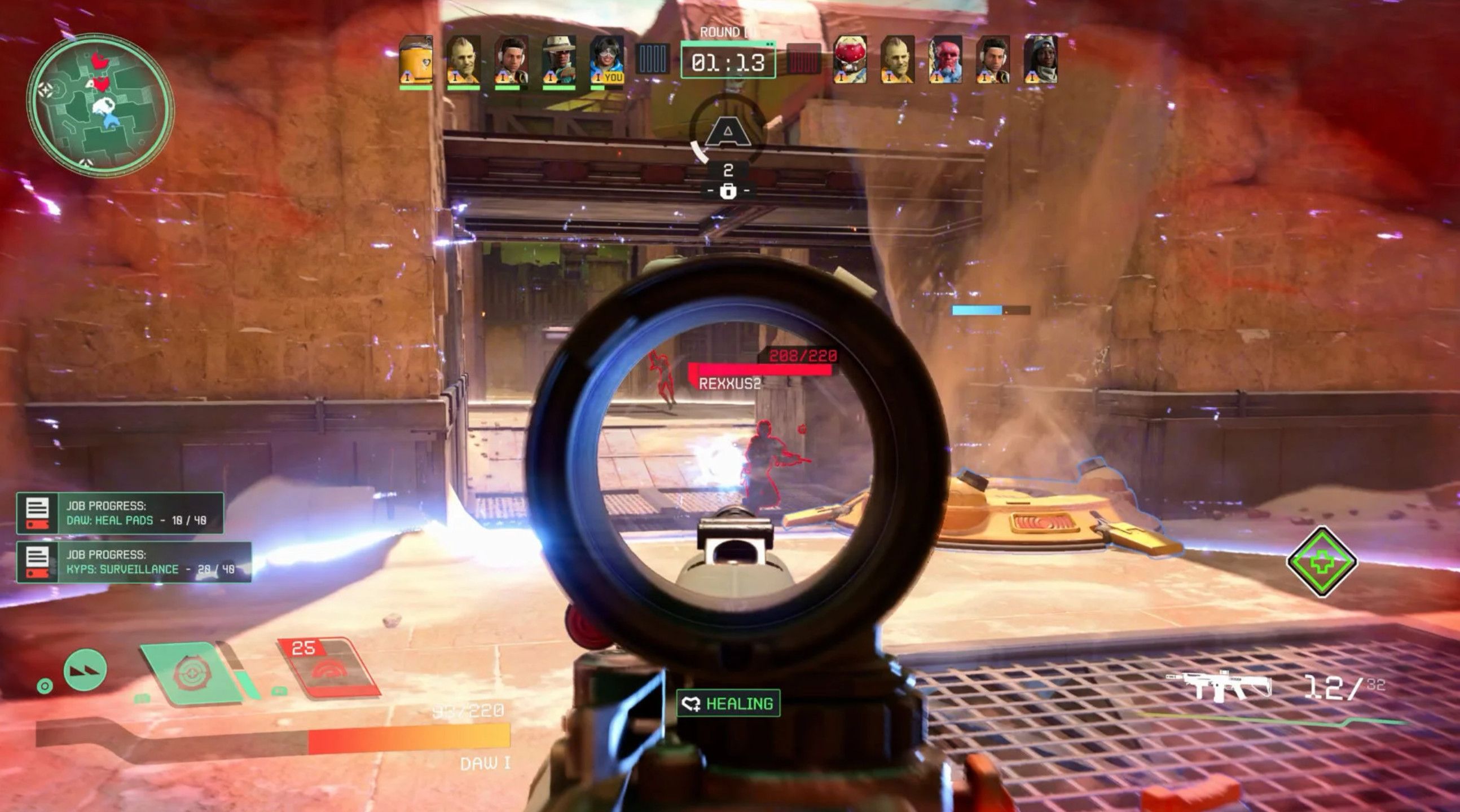Select the yellow robot teammate portrait
1460x812 pixels.
(x=415, y=61)
